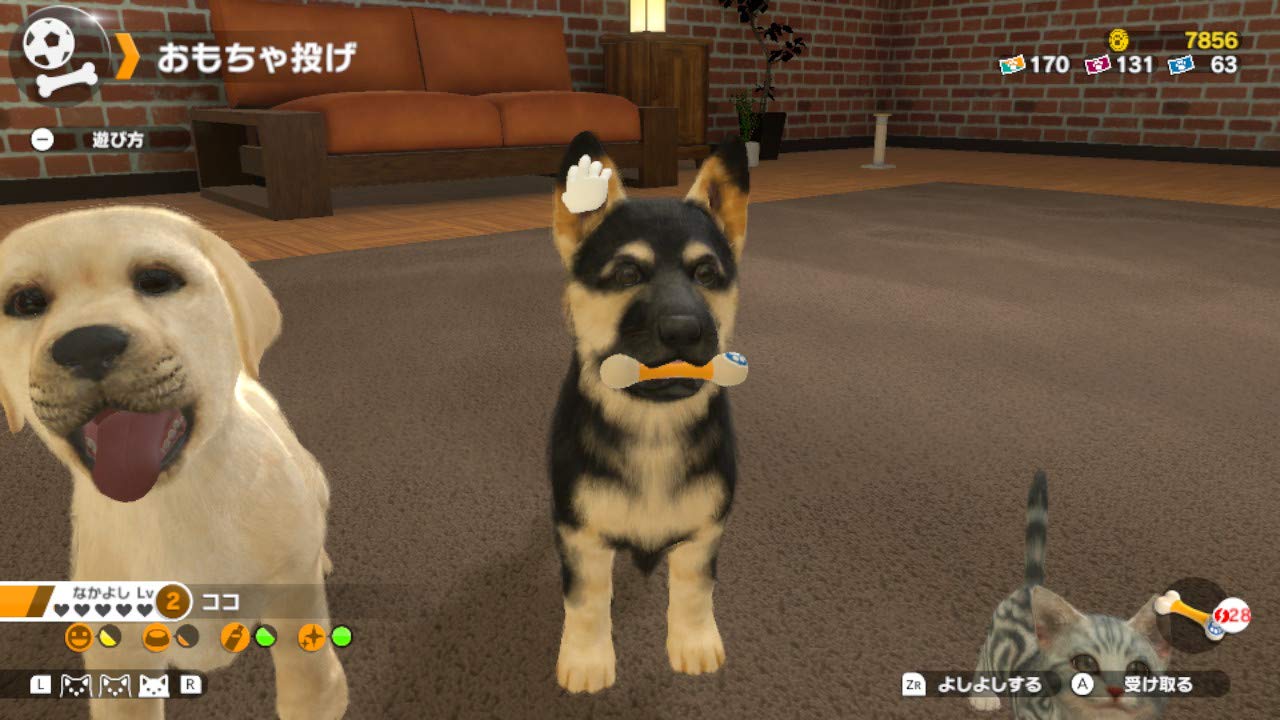Viewport: 1280px width, 720px height.
Task: Click the green ticket currency icon
Action: pos(1013,64)
